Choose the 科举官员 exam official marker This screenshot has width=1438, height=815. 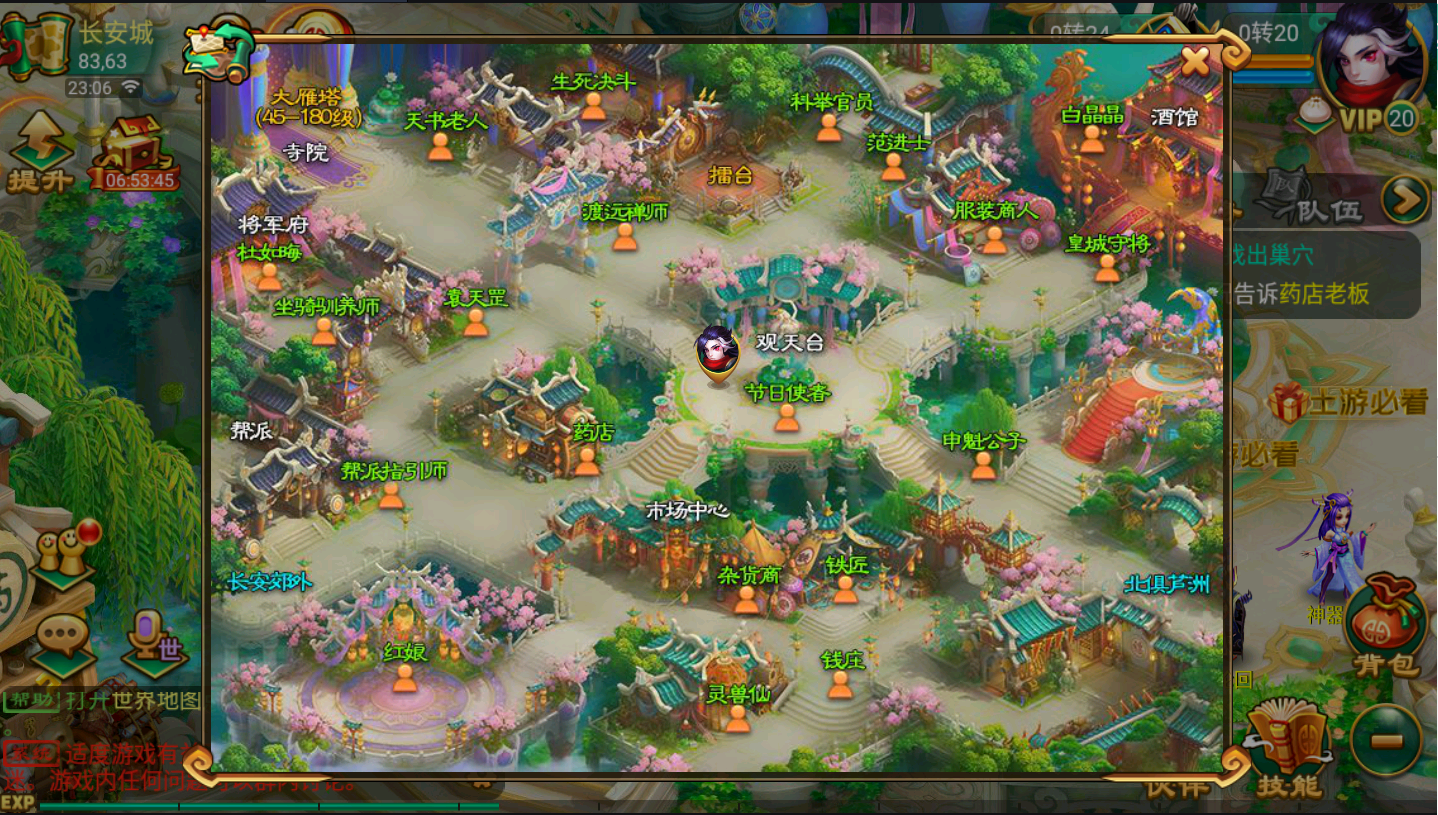point(829,126)
